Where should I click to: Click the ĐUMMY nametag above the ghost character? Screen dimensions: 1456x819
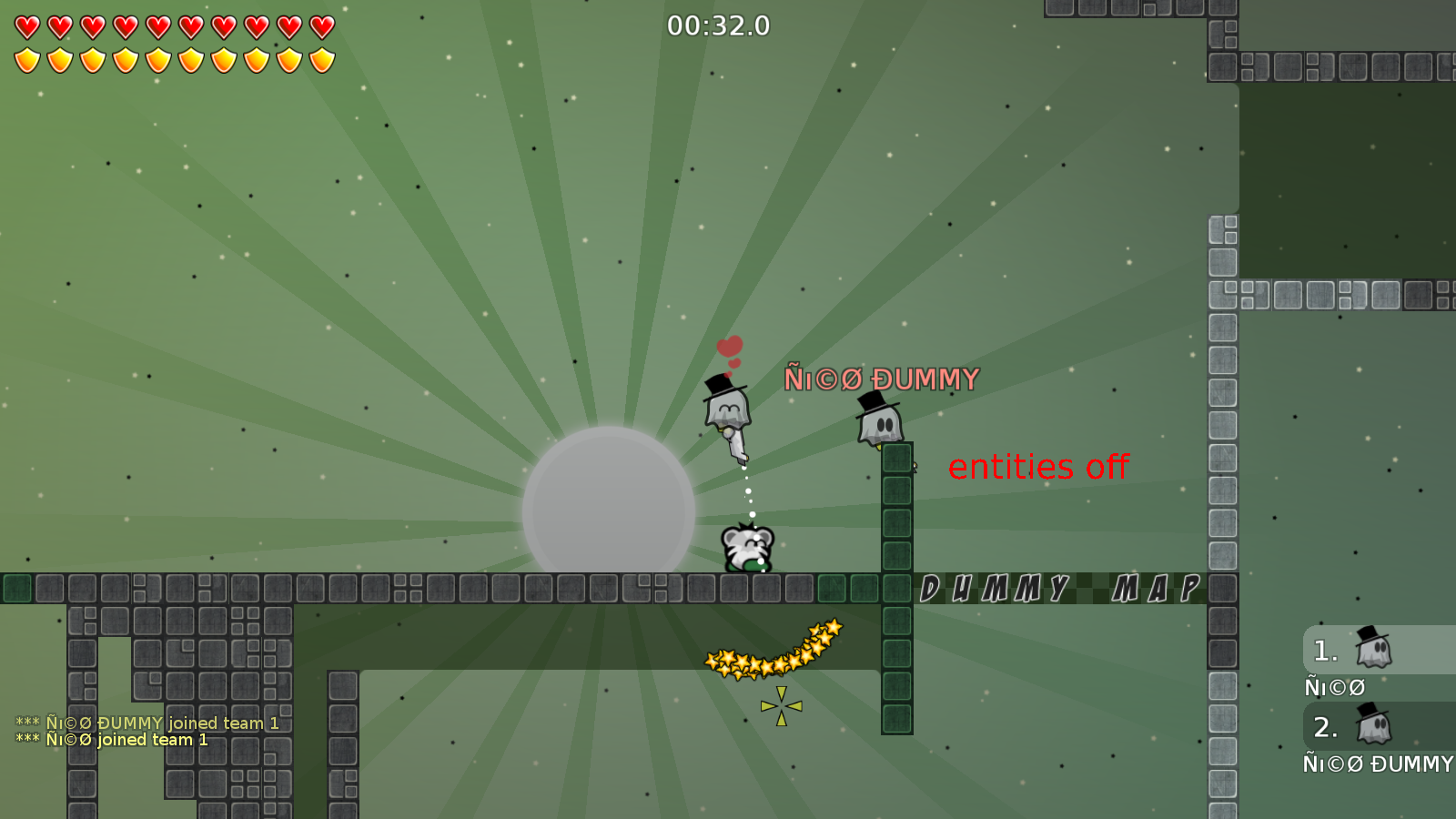[881, 378]
